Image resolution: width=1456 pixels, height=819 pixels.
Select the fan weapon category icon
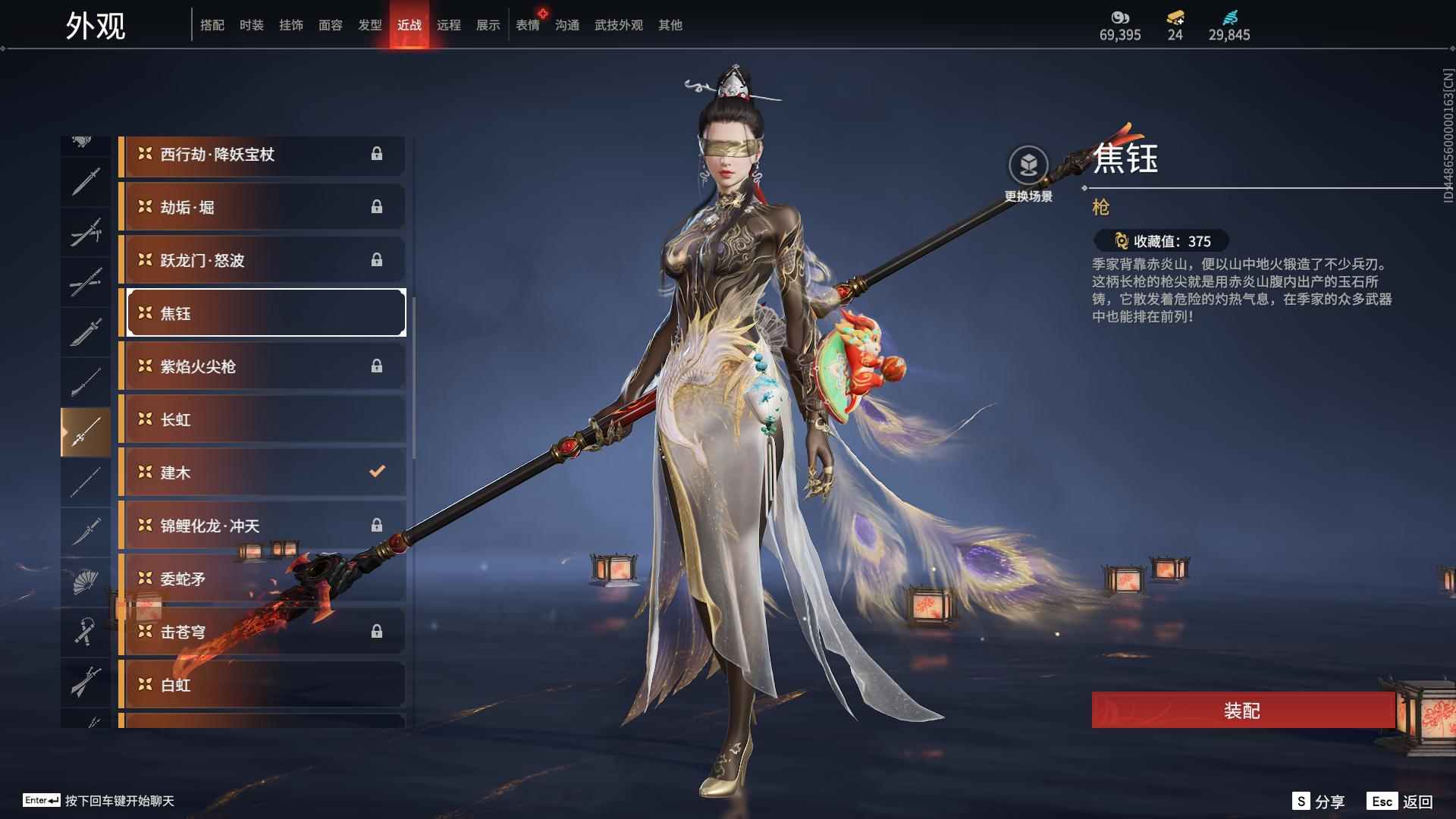(x=86, y=580)
